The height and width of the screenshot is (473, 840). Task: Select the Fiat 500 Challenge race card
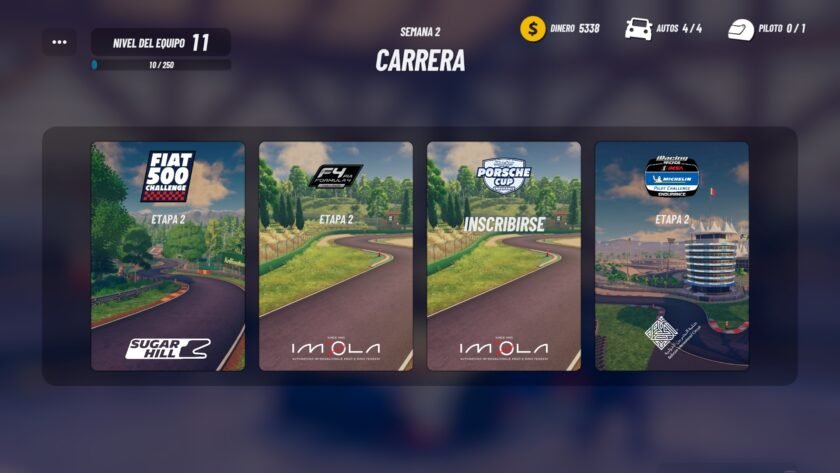168,256
